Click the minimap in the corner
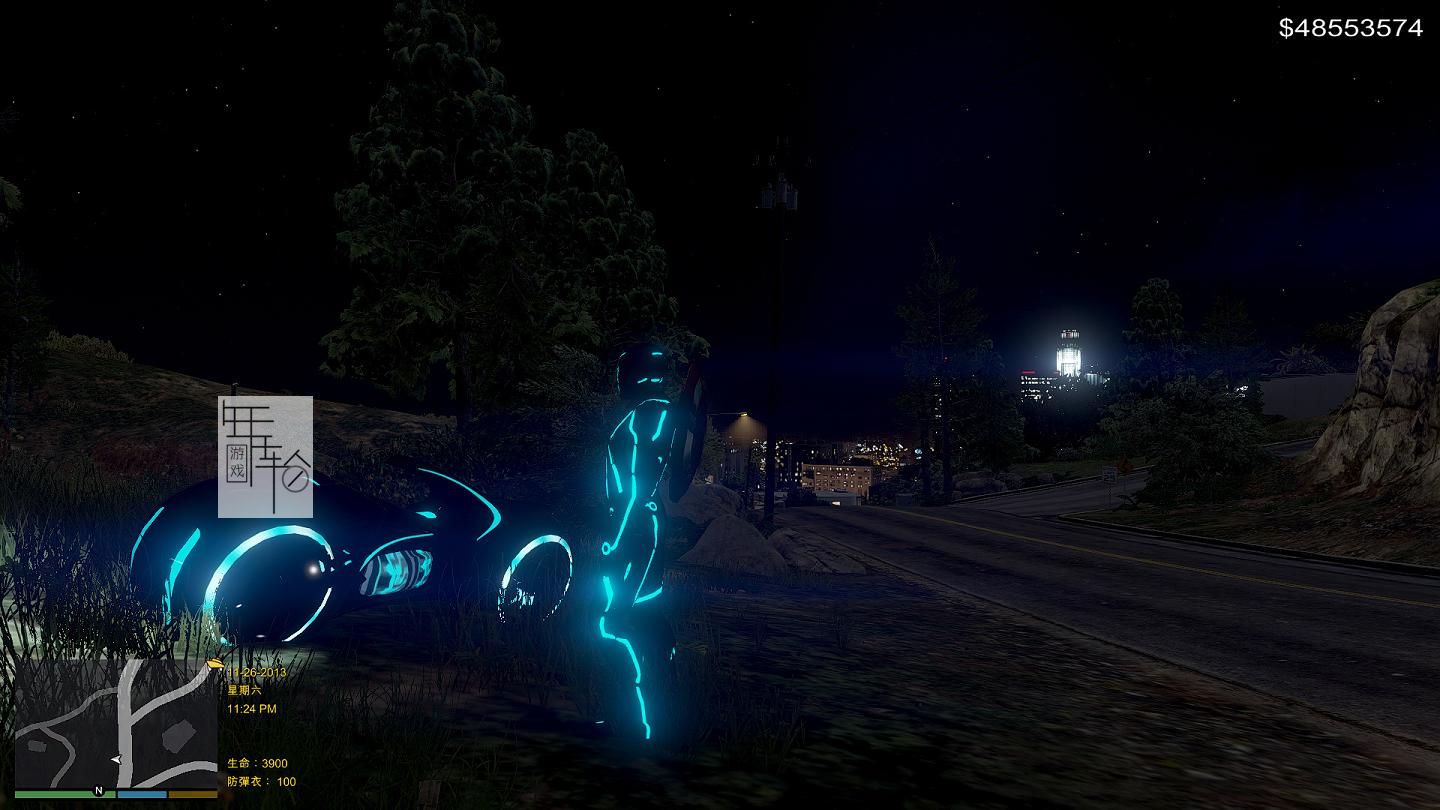Screen dimensions: 1440x810 tap(116, 724)
